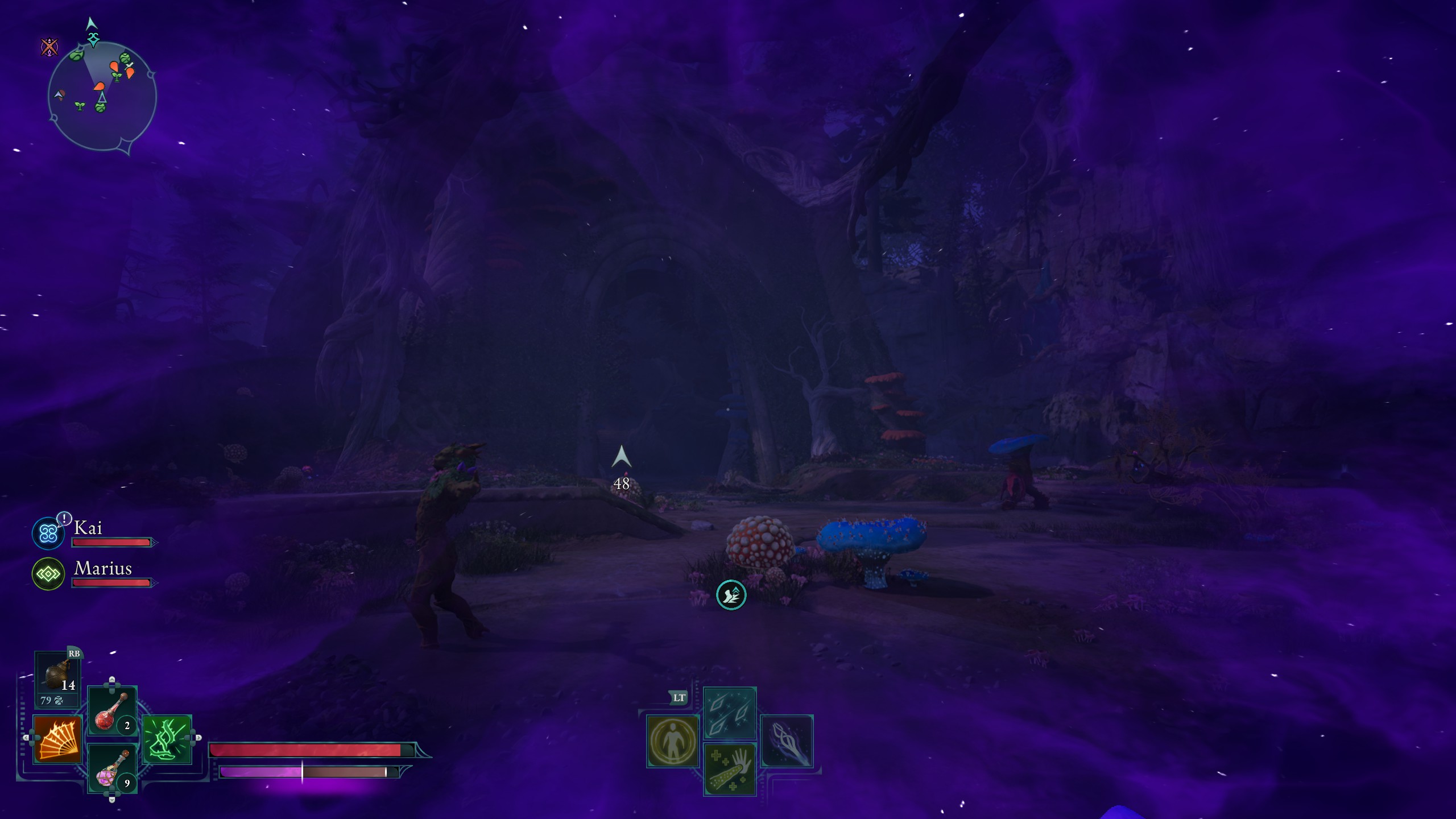The image size is (1456, 819).
Task: Use the purple essence potion
Action: pyautogui.click(x=112, y=768)
